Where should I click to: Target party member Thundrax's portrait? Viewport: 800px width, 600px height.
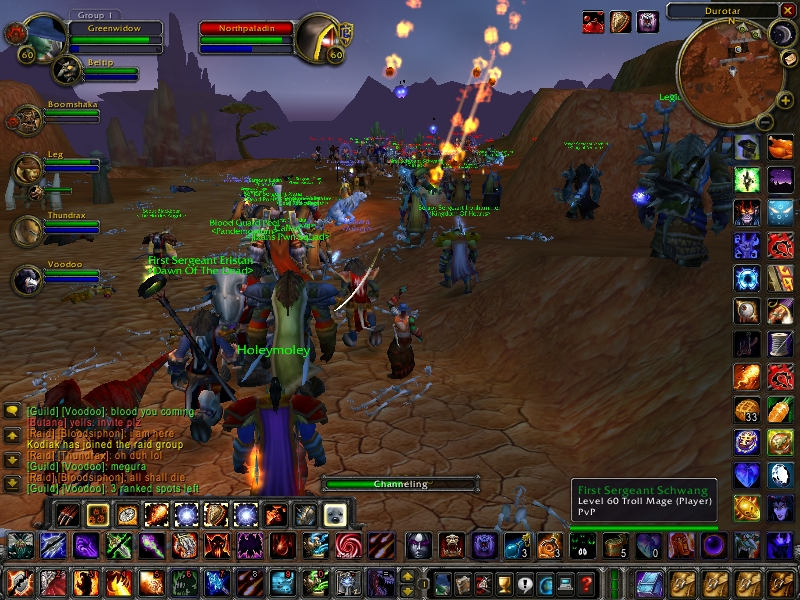[x=27, y=229]
